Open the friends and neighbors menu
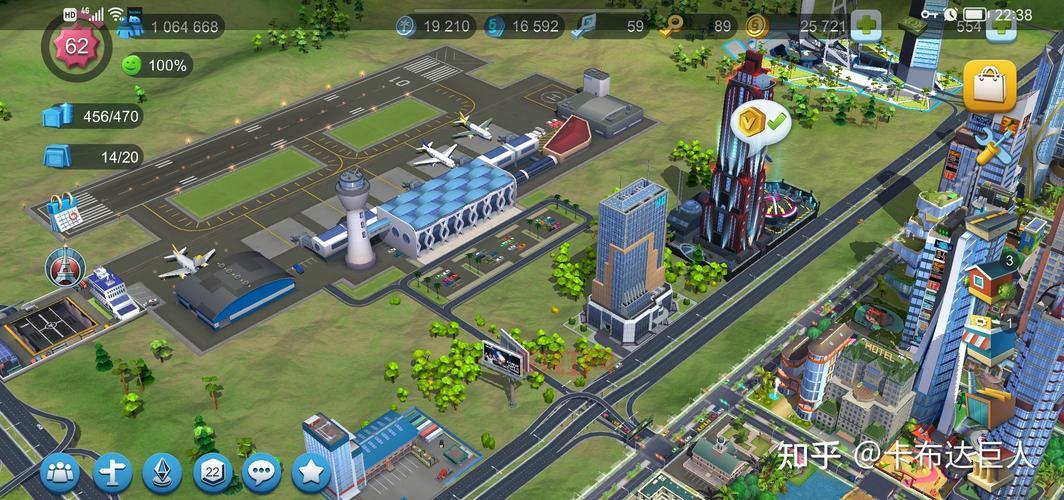 [x=60, y=472]
